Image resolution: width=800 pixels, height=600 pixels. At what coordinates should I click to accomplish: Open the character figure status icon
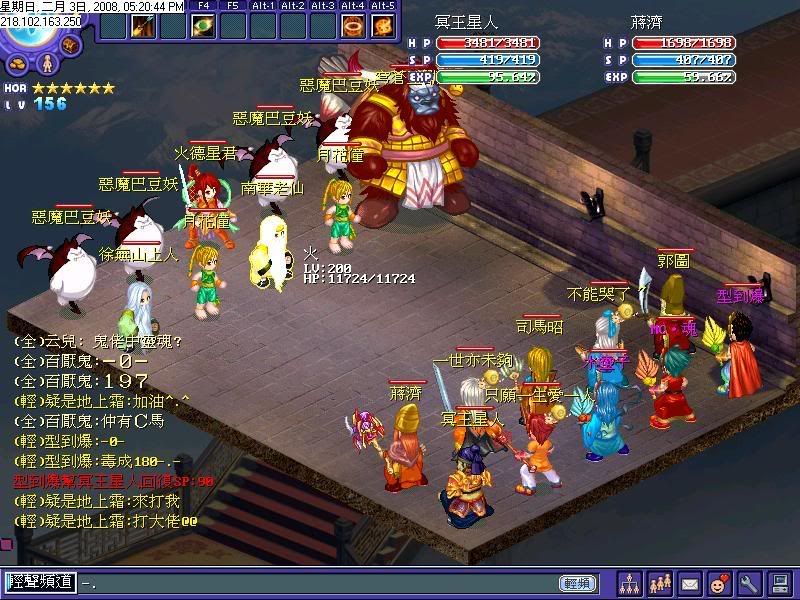click(x=45, y=63)
